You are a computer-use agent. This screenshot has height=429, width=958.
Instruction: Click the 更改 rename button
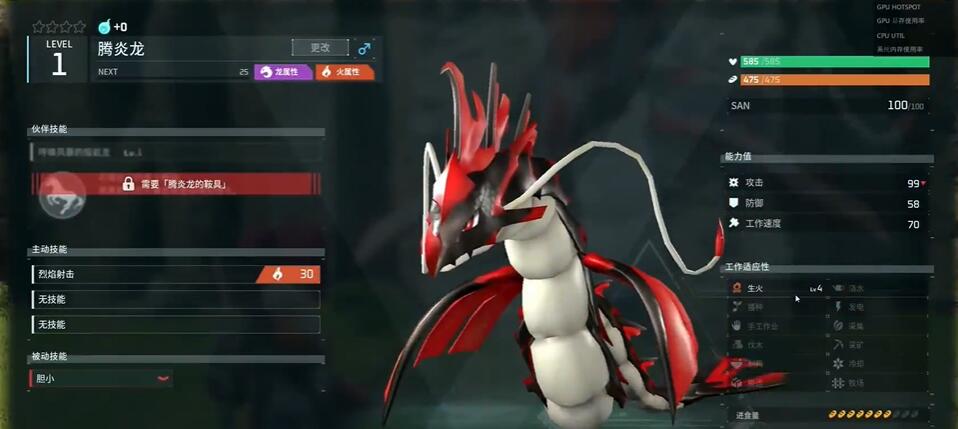pos(320,47)
